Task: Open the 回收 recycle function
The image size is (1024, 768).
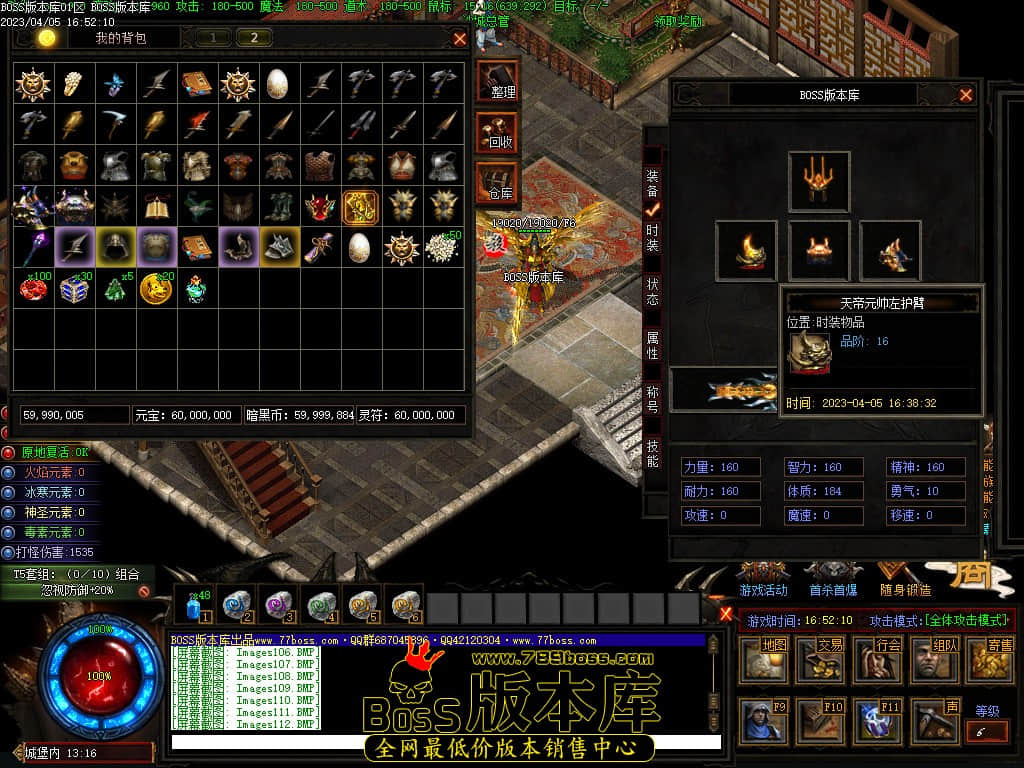Action: click(498, 131)
